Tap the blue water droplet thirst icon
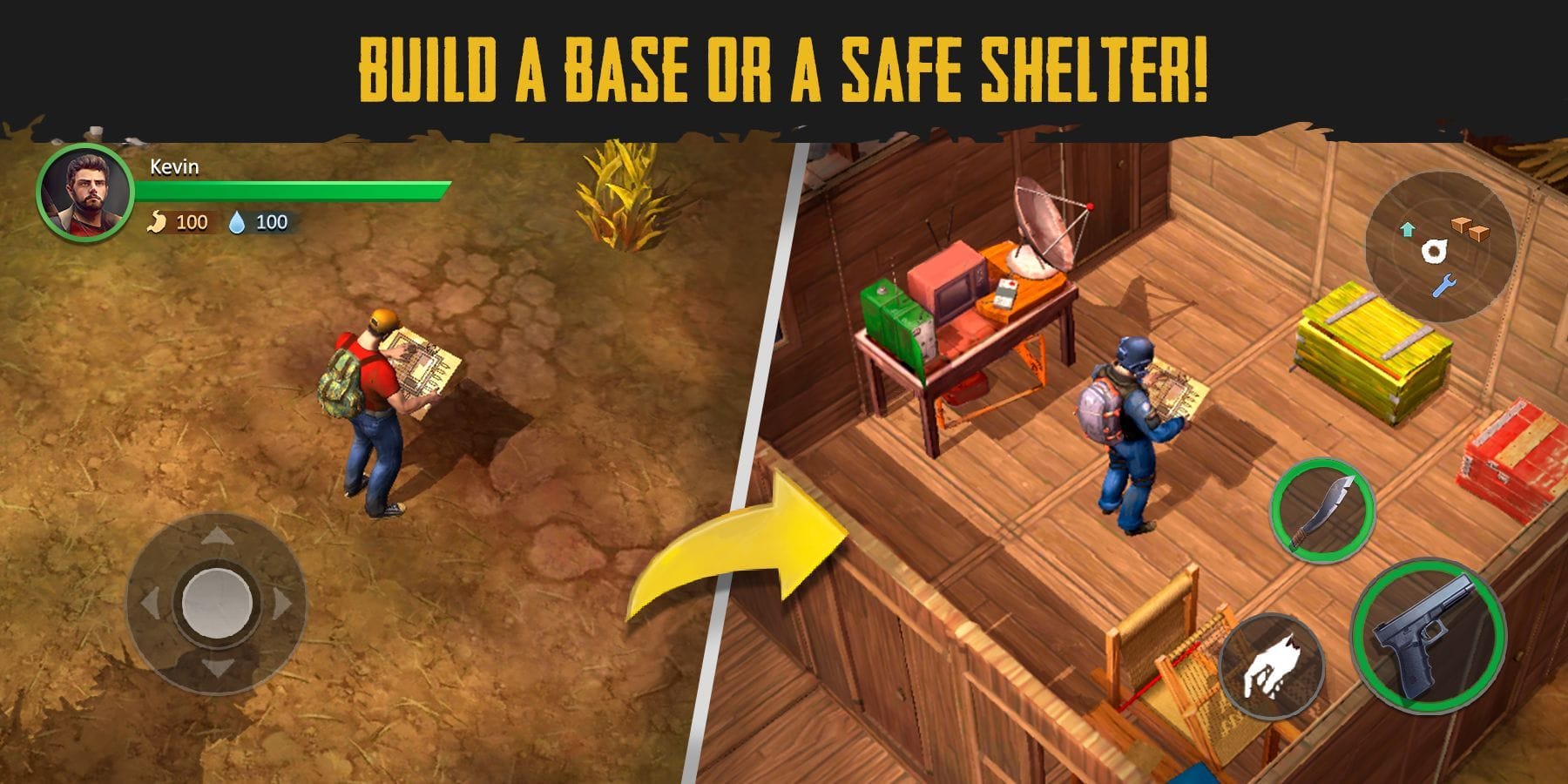Screen dimensions: 1568x784 tap(238, 222)
